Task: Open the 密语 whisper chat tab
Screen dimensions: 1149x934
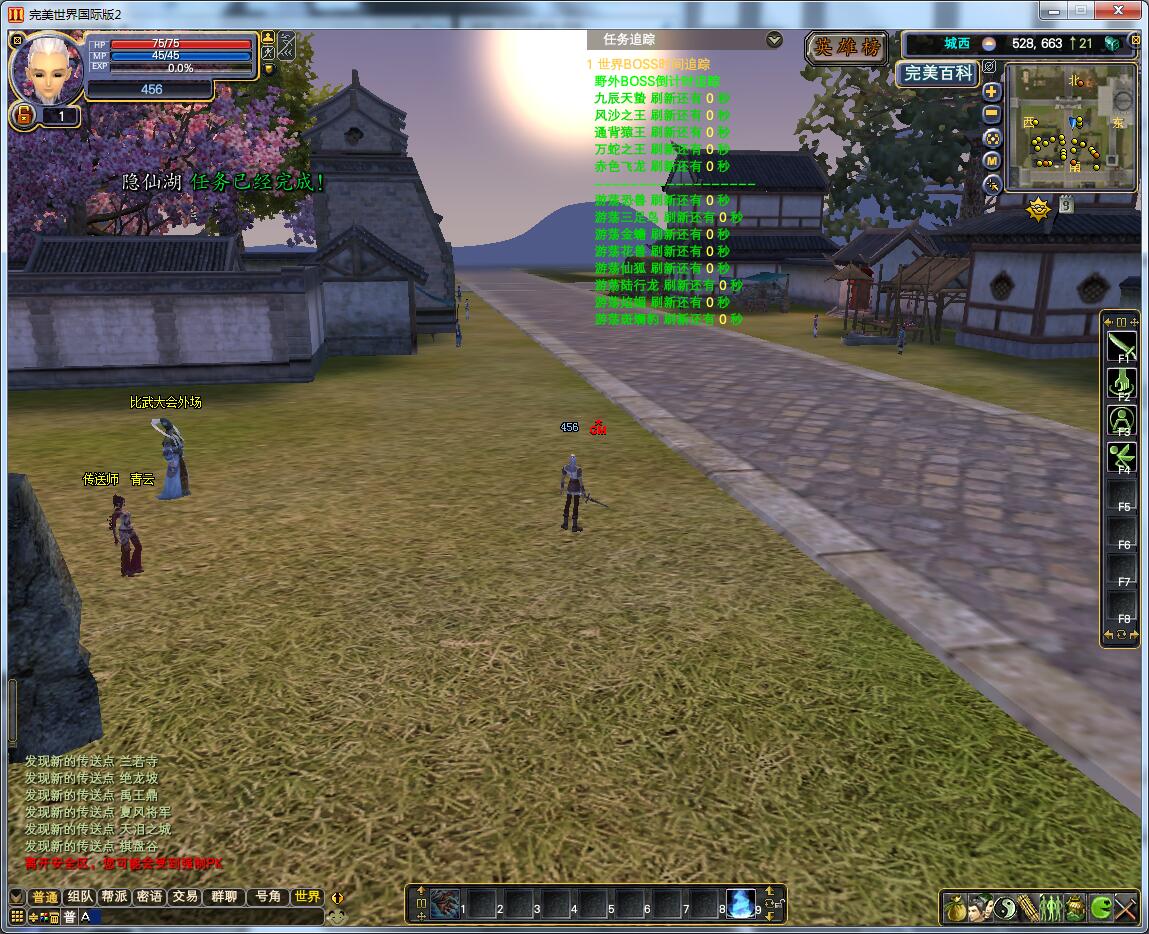Action: (x=149, y=897)
